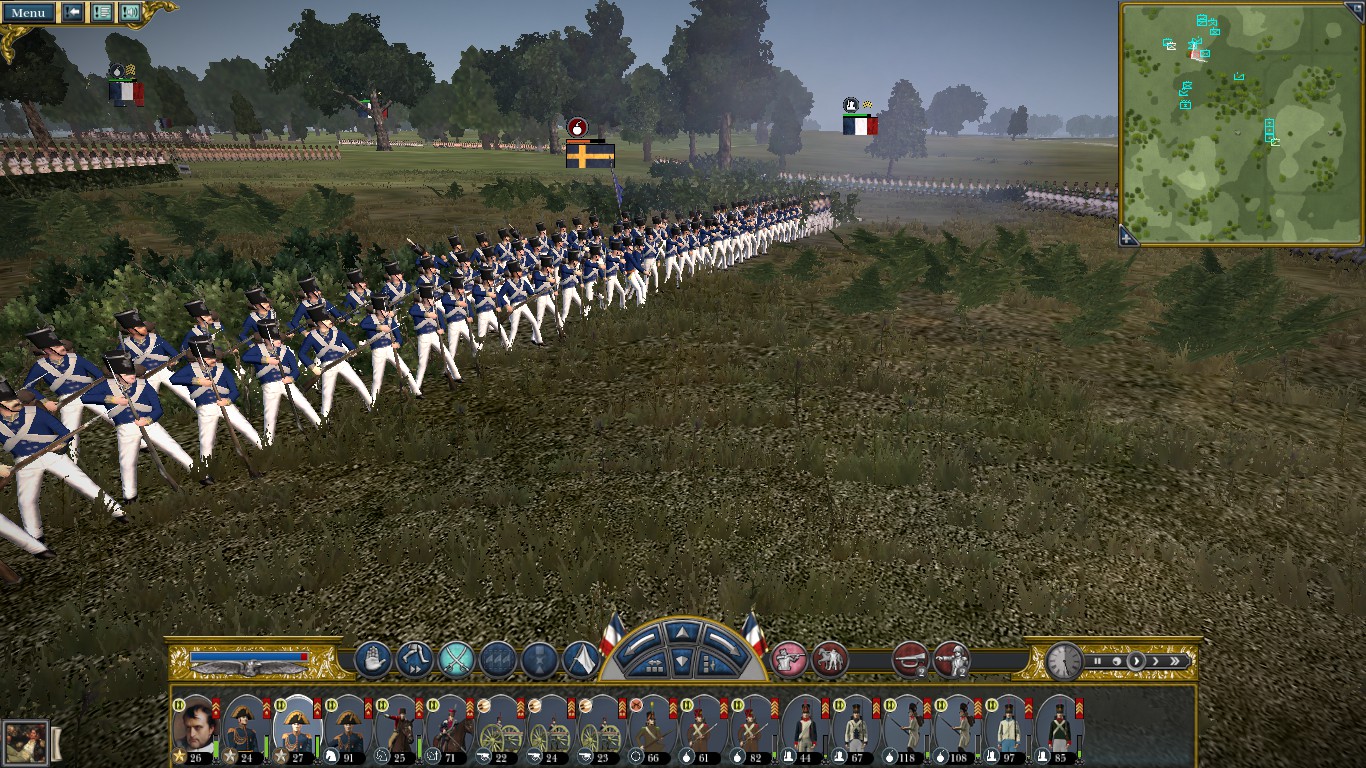This screenshot has width=1366, height=768.
Task: Activate the halt order (open hand icon)
Action: click(x=373, y=660)
